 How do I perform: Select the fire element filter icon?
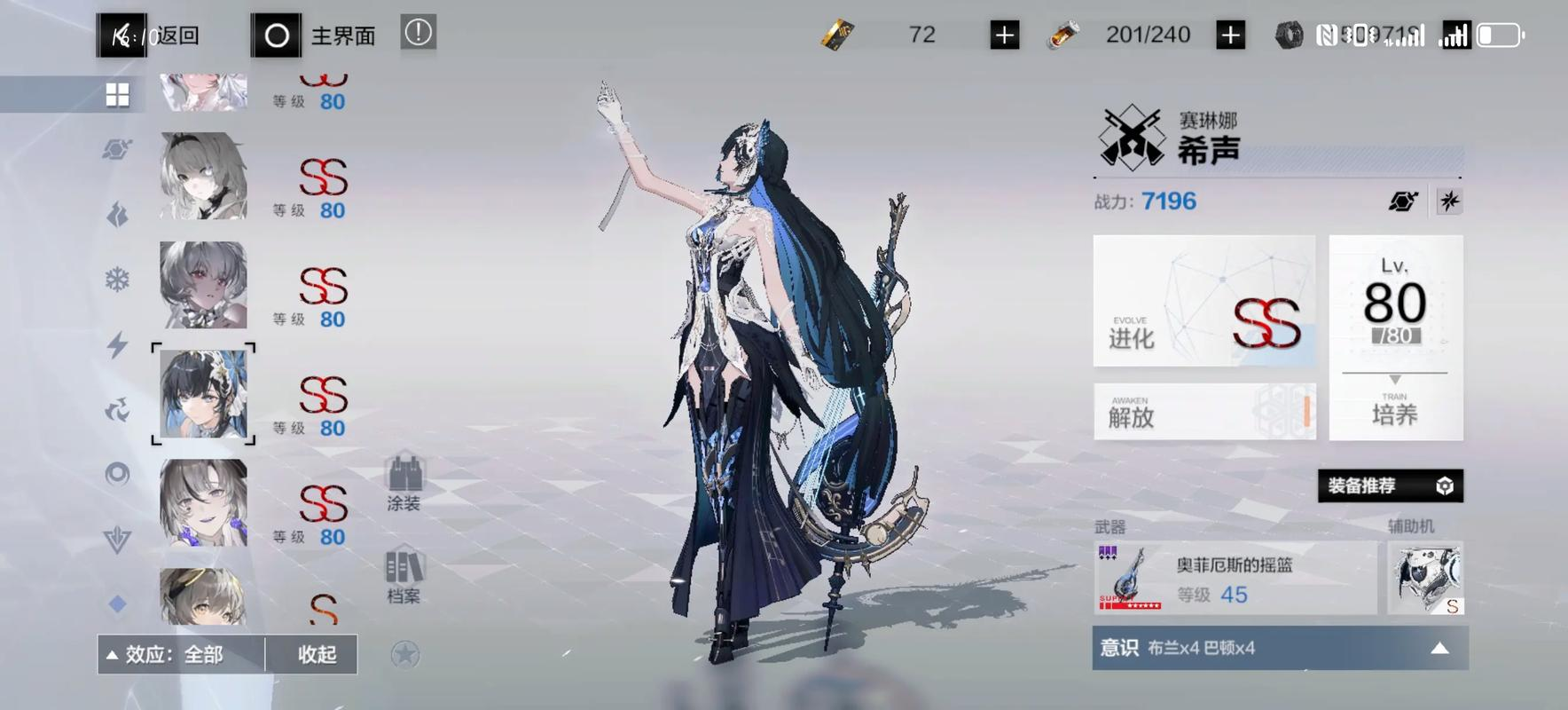point(117,215)
